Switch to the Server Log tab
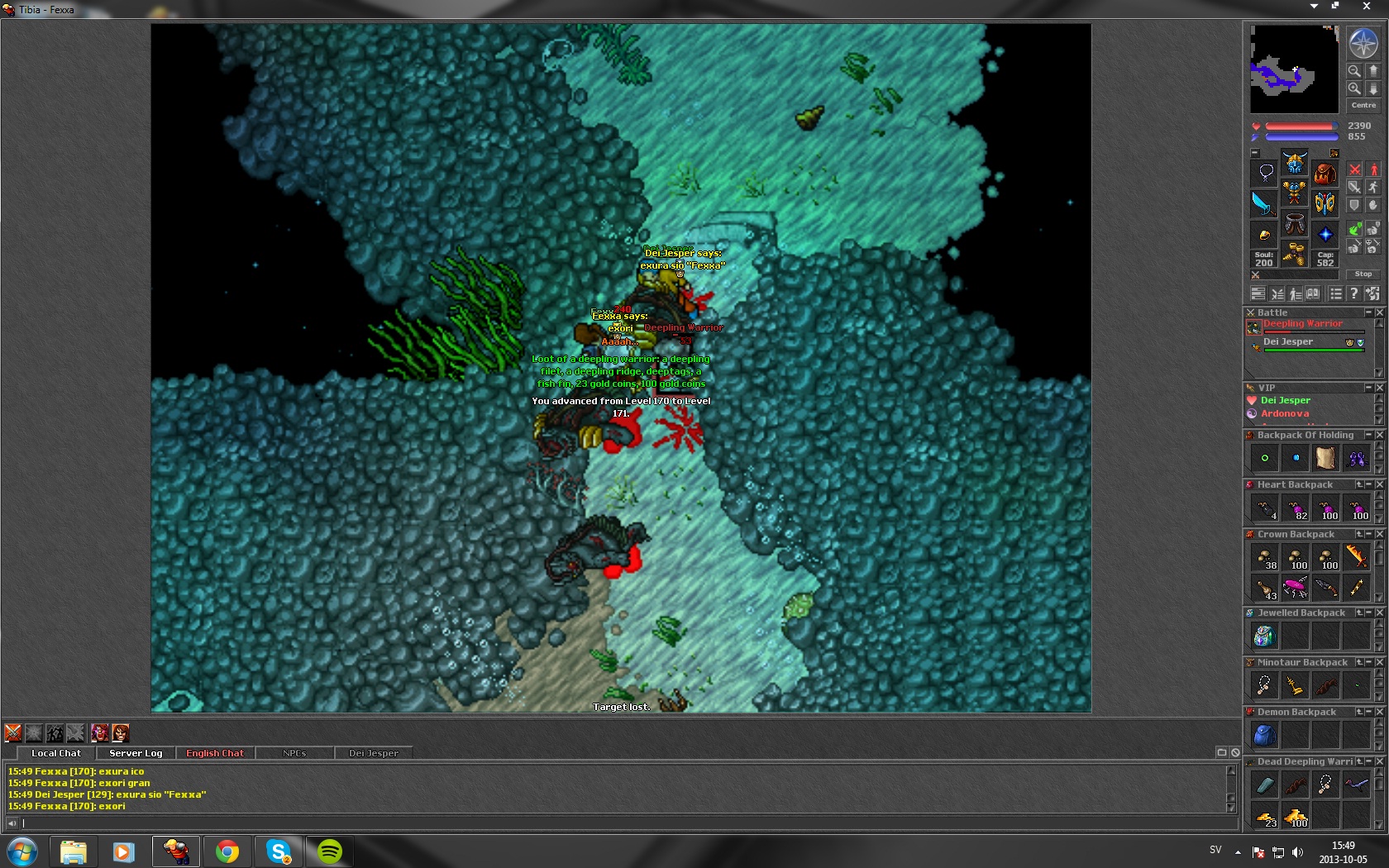The image size is (1389, 868). pos(136,753)
